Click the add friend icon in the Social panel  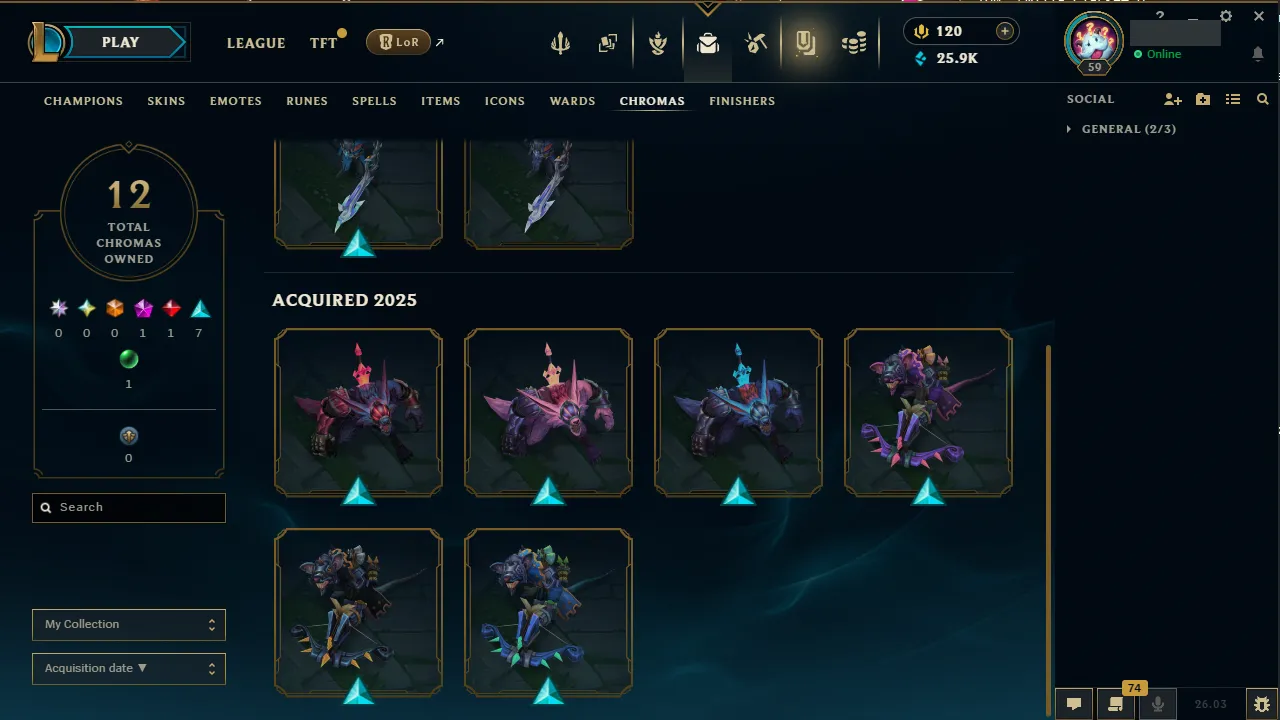pos(1172,99)
